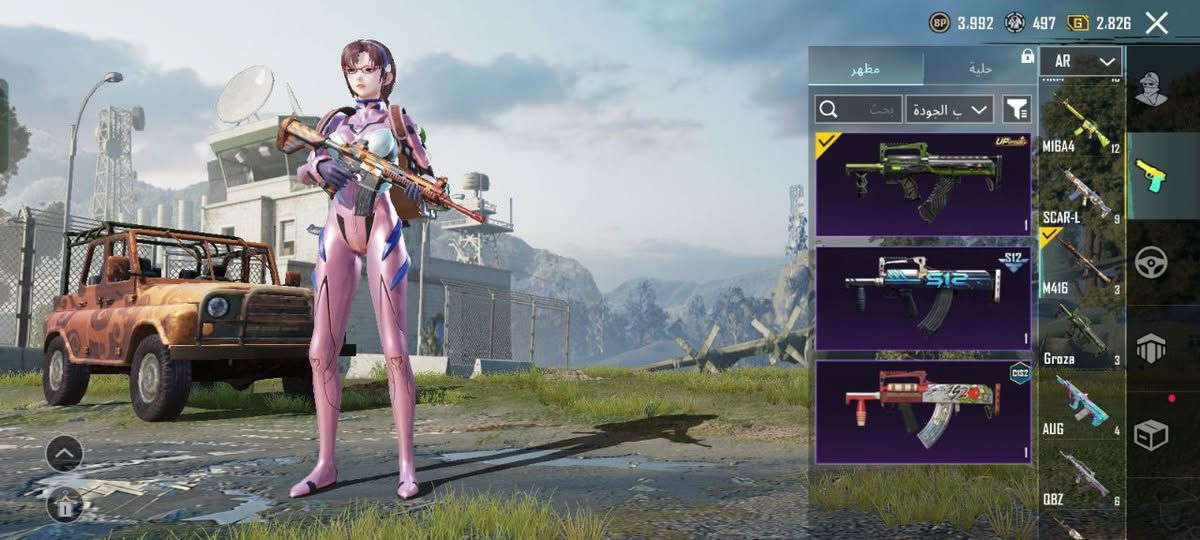Open the filter funnel options
This screenshot has height=540, width=1200.
[1016, 109]
